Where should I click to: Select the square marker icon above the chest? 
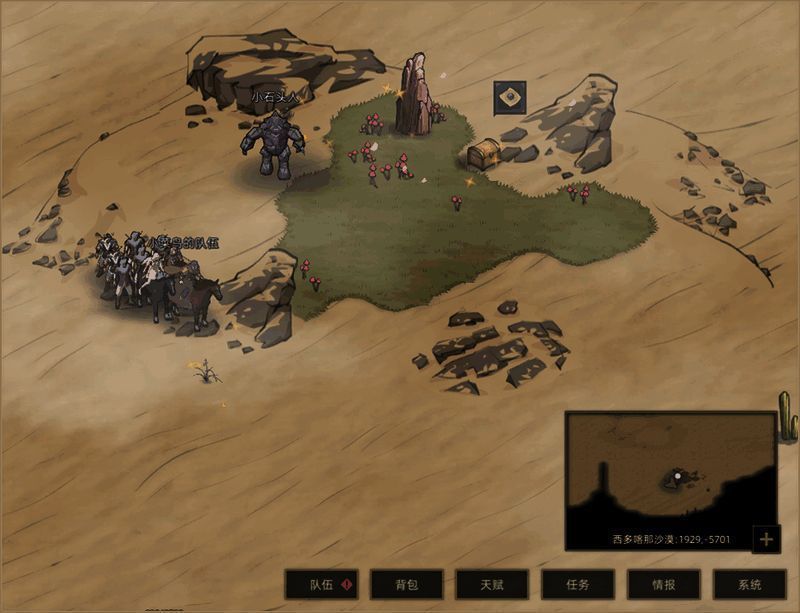point(510,97)
